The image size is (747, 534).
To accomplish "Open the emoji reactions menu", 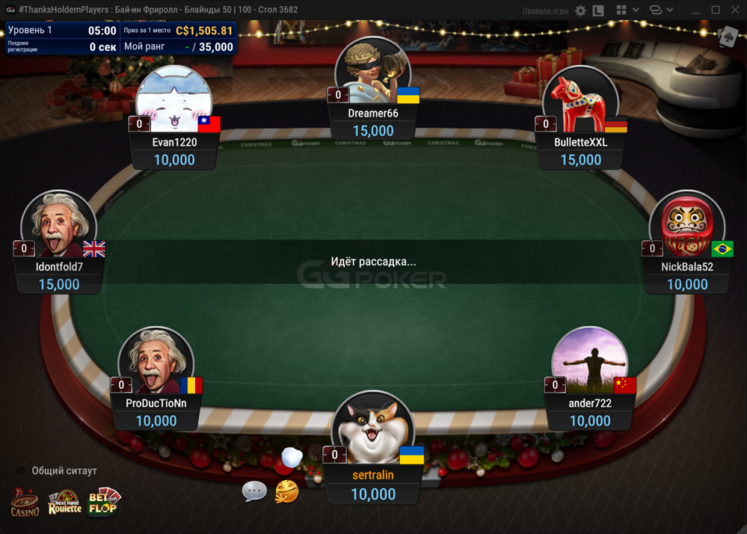I will (286, 491).
